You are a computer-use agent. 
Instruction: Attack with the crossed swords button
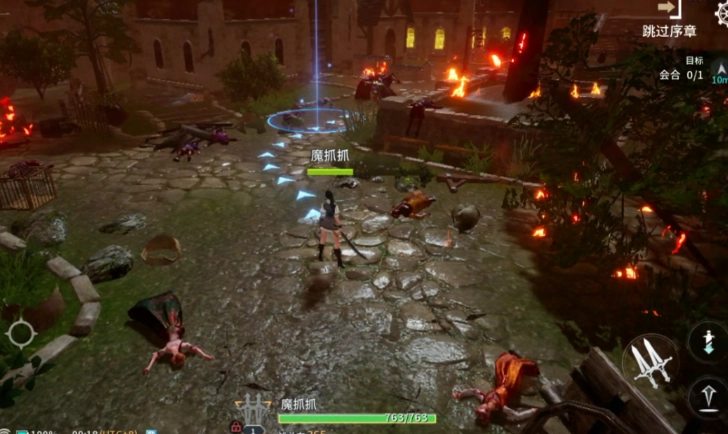point(647,361)
